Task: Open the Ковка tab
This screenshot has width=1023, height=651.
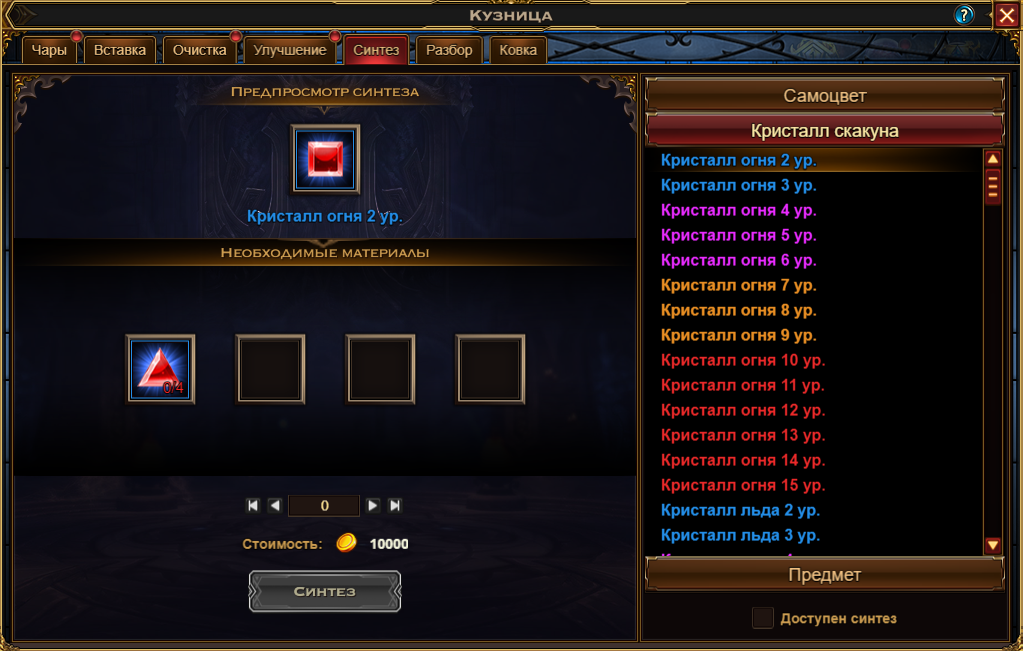Action: pyautogui.click(x=518, y=50)
